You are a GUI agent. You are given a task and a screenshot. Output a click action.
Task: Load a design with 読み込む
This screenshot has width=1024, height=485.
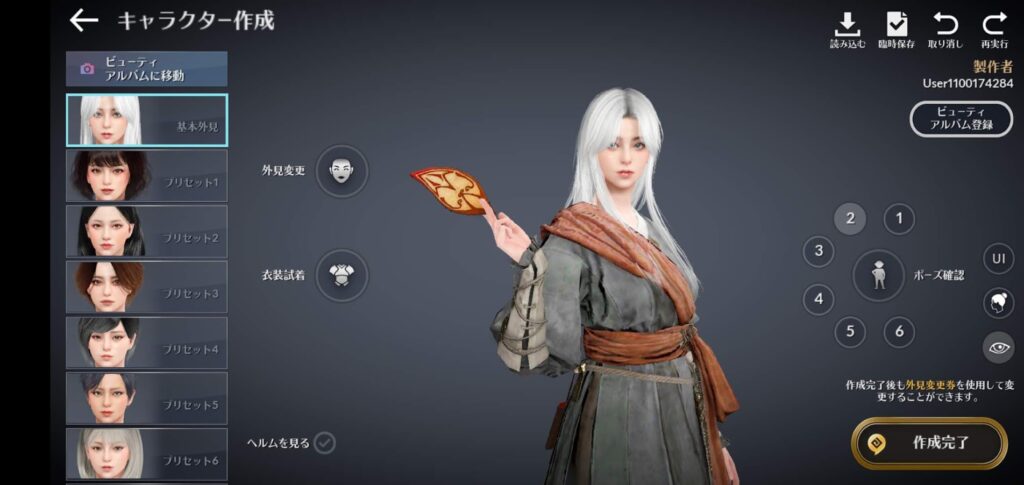point(847,30)
